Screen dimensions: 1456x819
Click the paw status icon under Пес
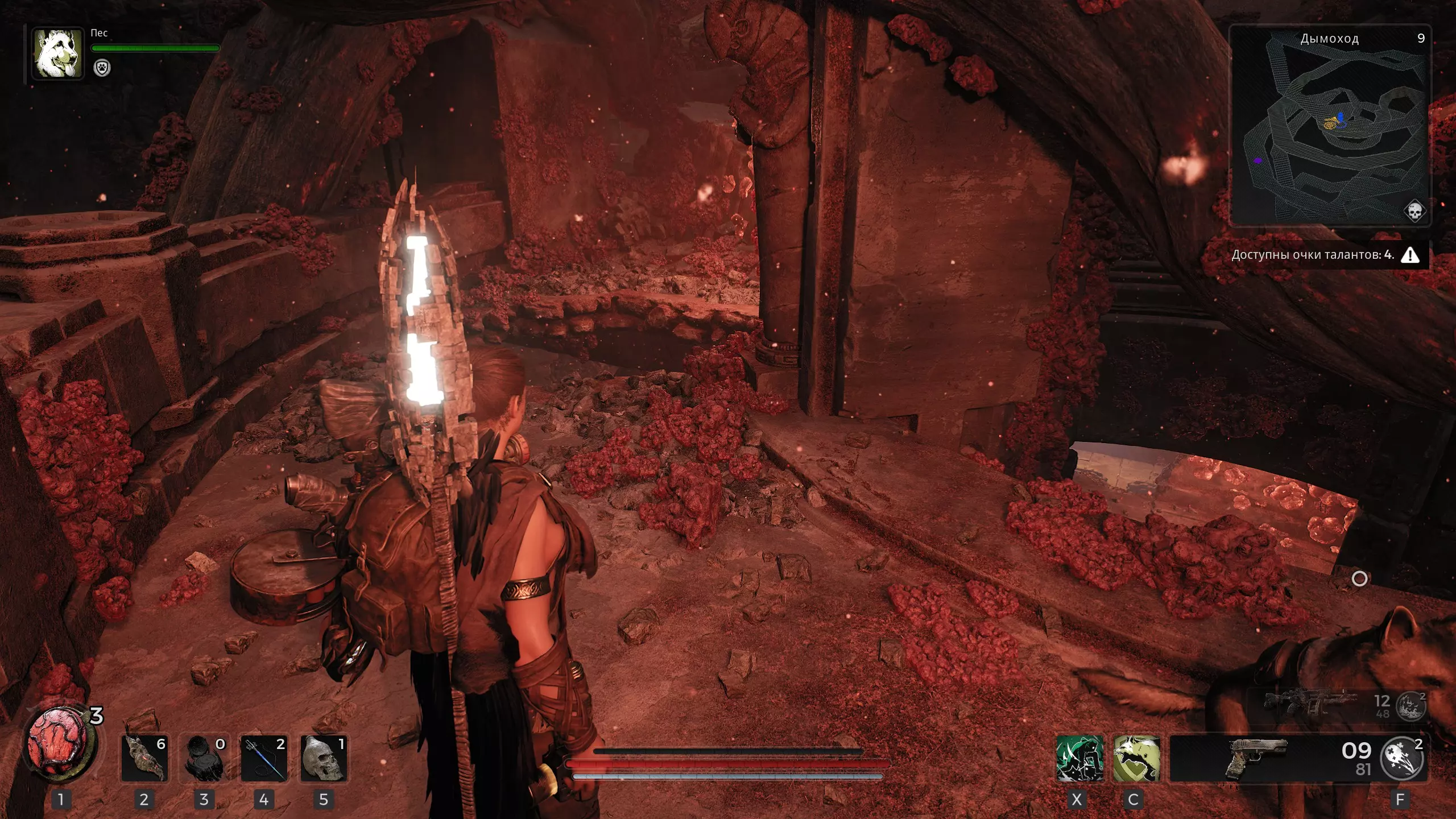102,68
